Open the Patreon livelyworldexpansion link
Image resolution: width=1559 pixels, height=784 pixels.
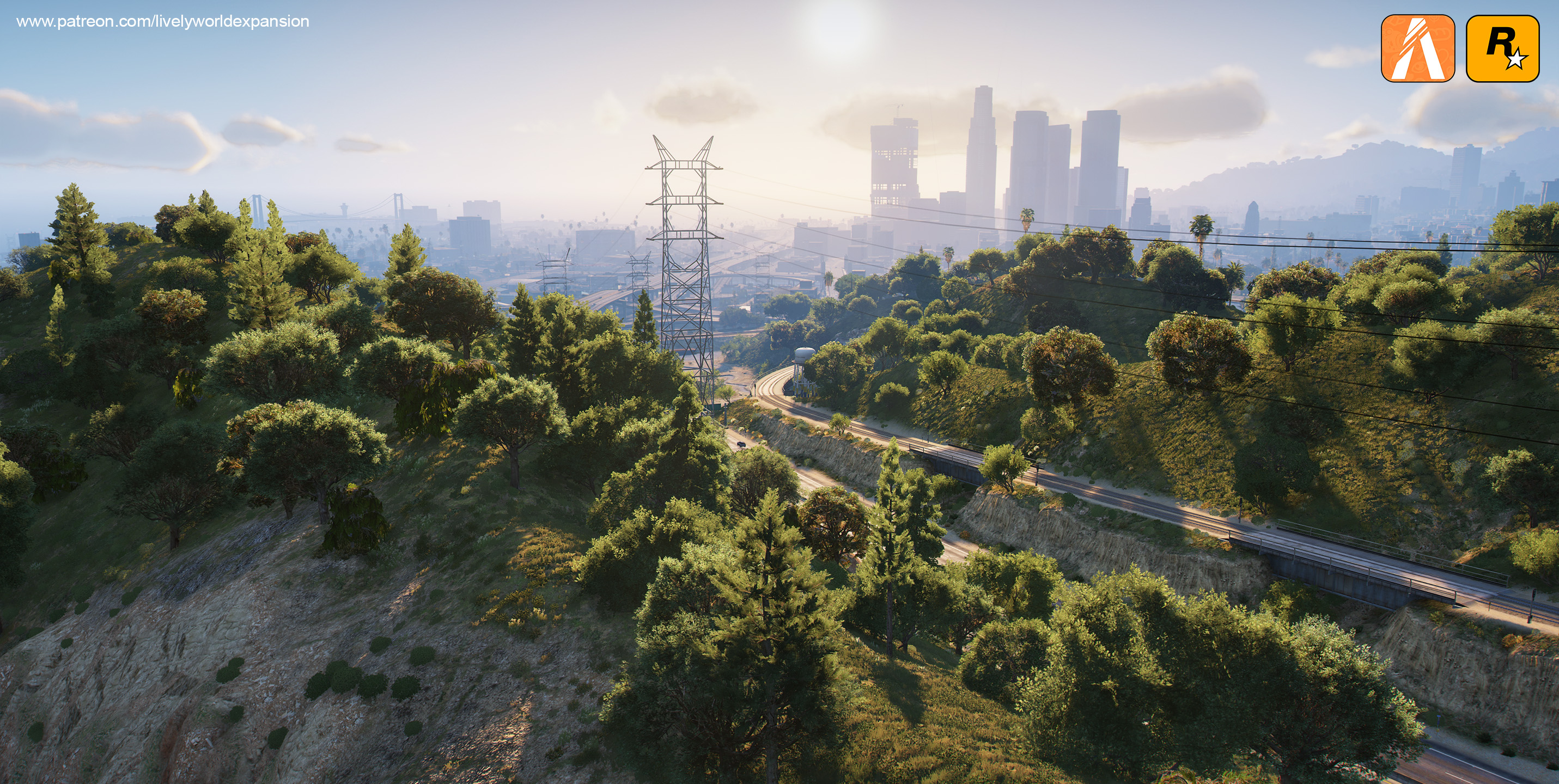(163, 22)
